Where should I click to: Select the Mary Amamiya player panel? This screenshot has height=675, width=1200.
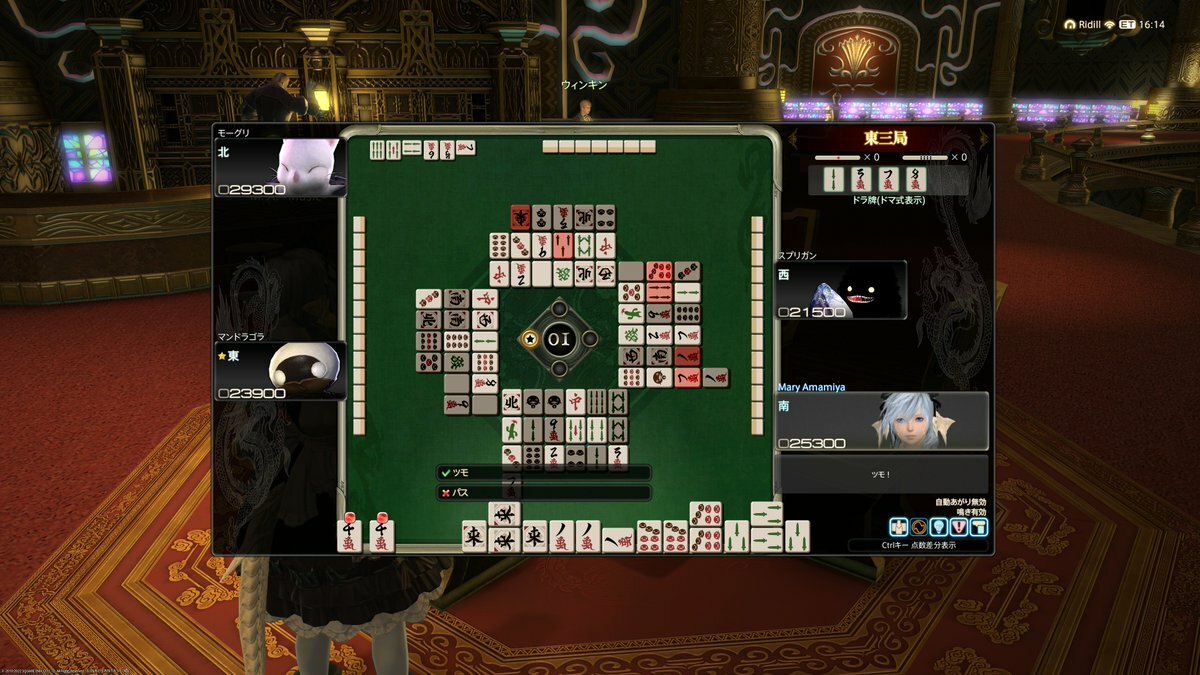point(882,421)
